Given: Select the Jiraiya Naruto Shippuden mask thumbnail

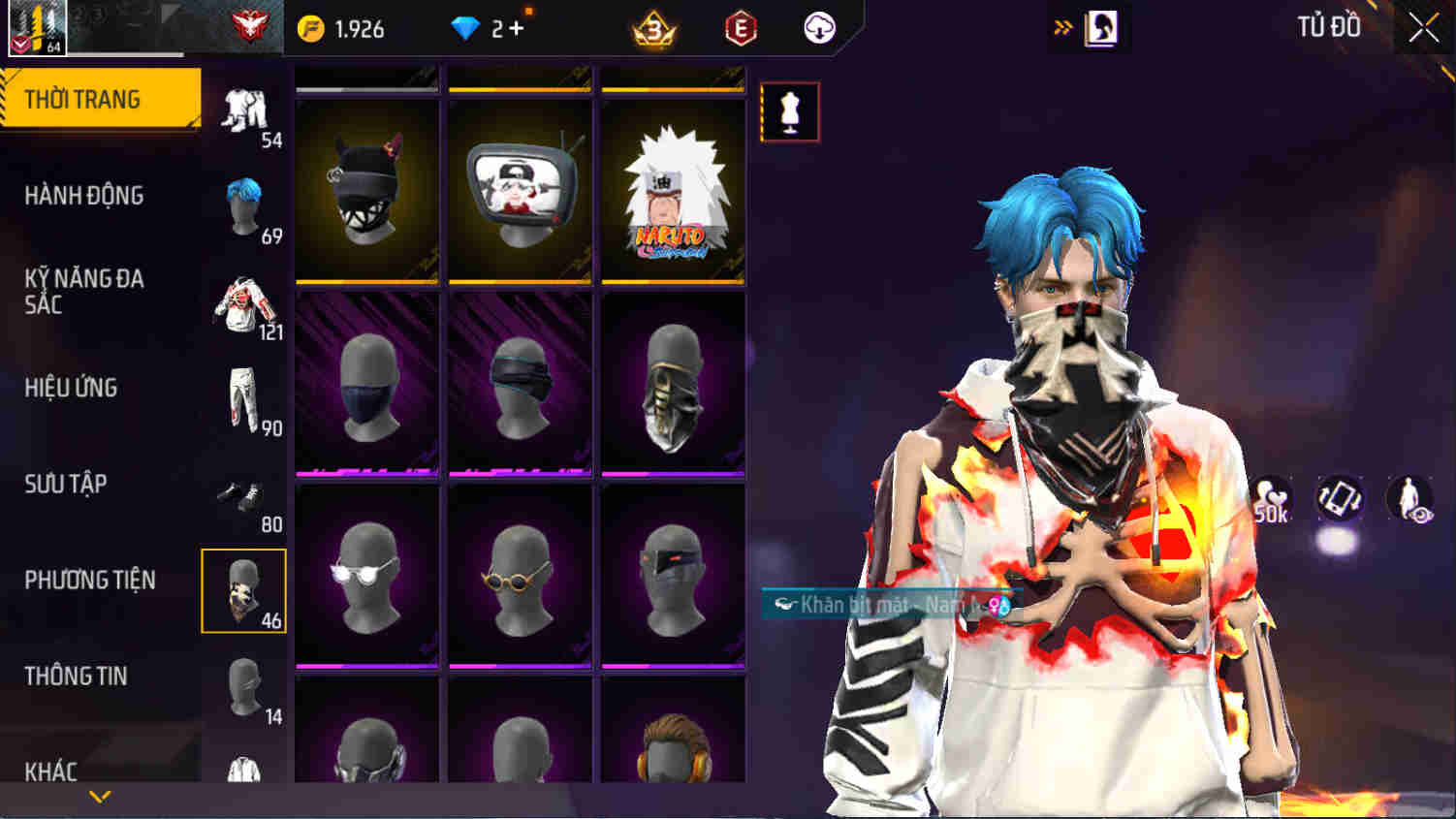Looking at the screenshot, I should (x=673, y=189).
